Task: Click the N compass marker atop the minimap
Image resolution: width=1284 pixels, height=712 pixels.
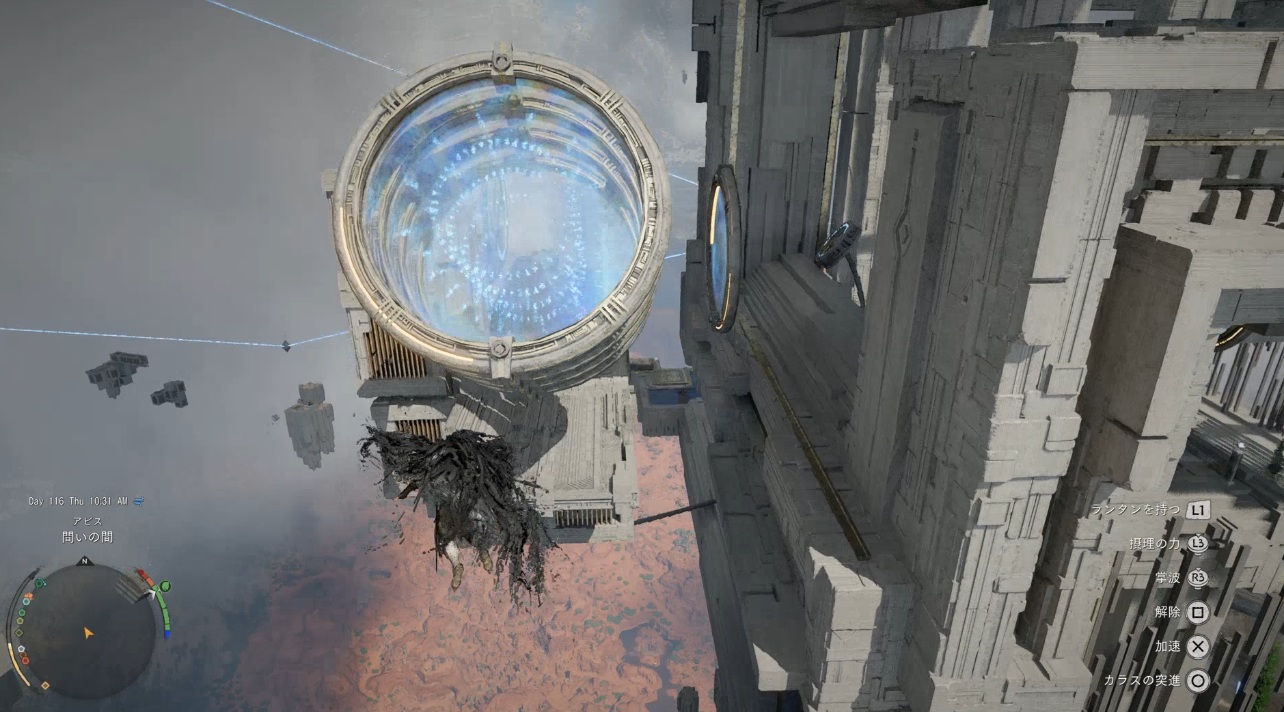Action: point(85,562)
